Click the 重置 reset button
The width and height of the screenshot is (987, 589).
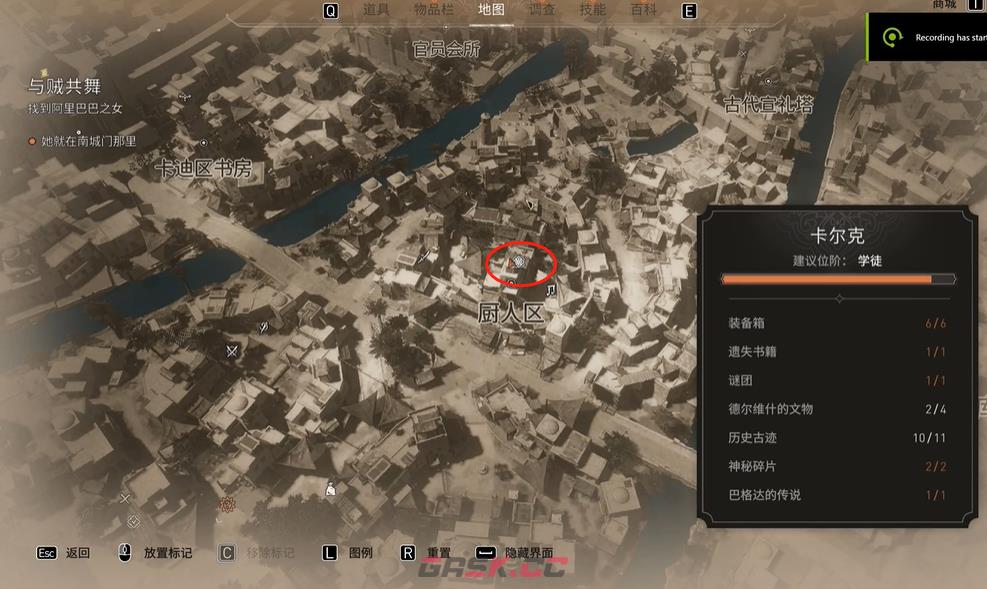[x=438, y=553]
